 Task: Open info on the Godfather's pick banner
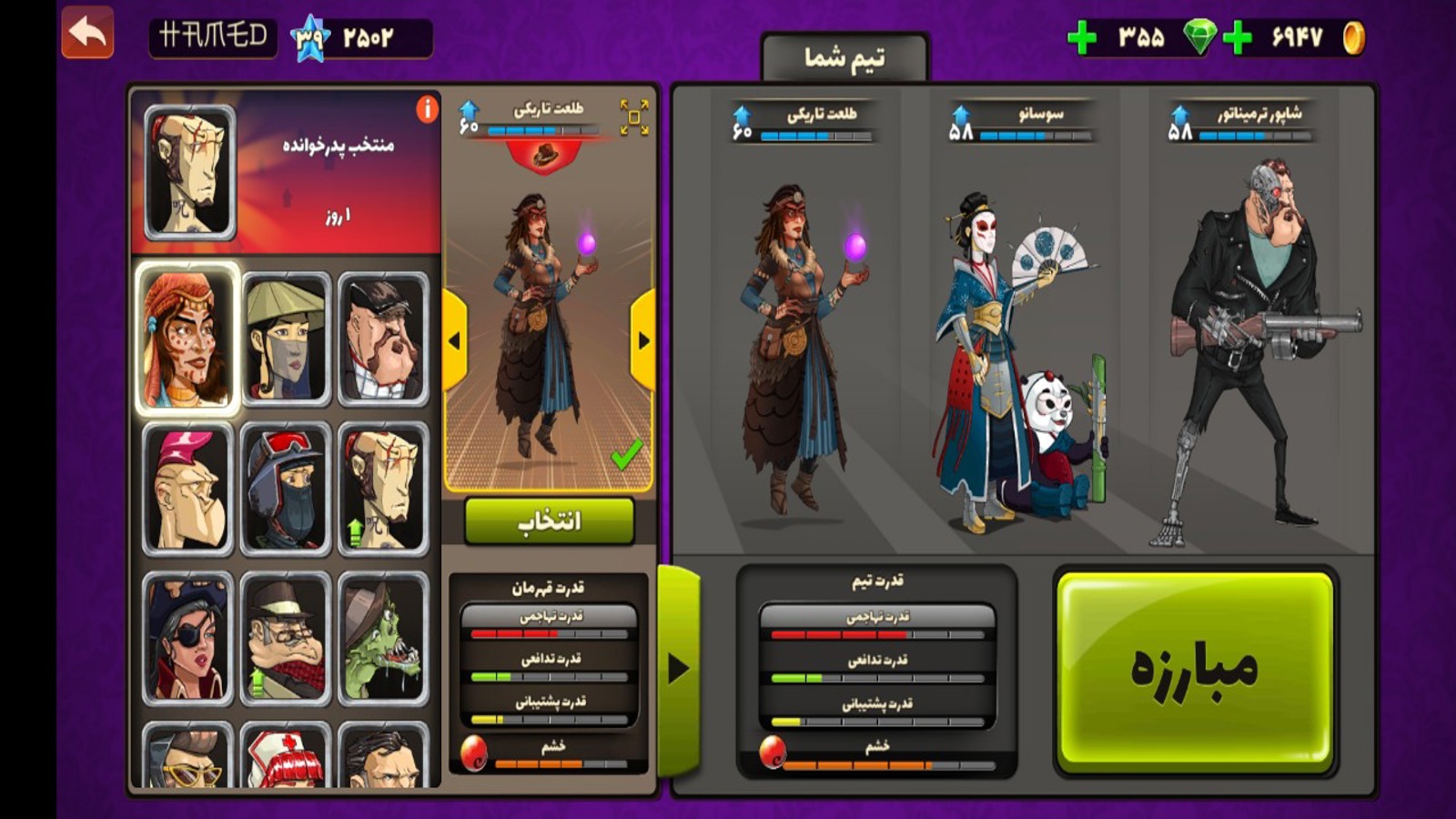(x=427, y=110)
